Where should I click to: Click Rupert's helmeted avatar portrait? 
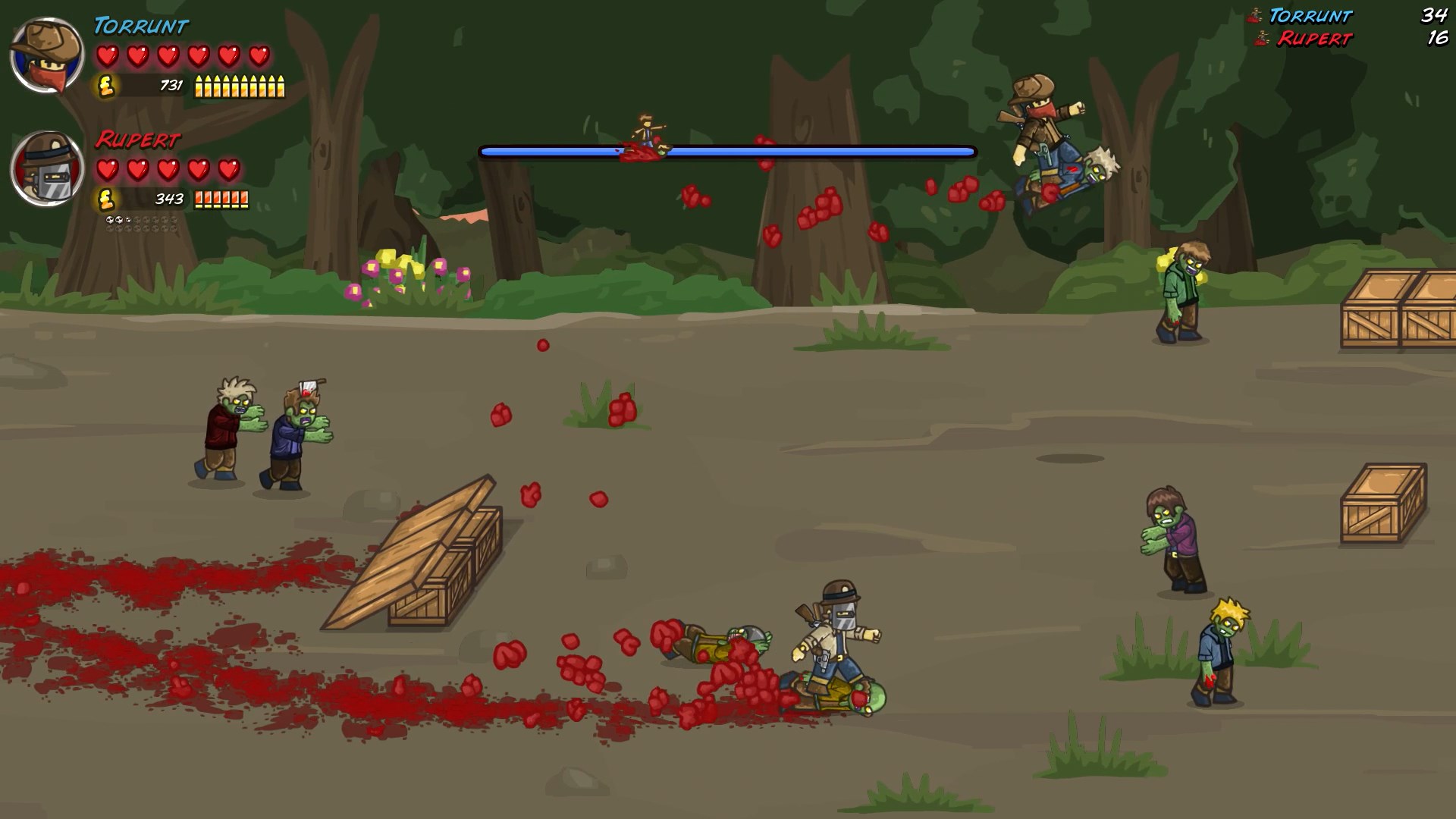pyautogui.click(x=47, y=168)
